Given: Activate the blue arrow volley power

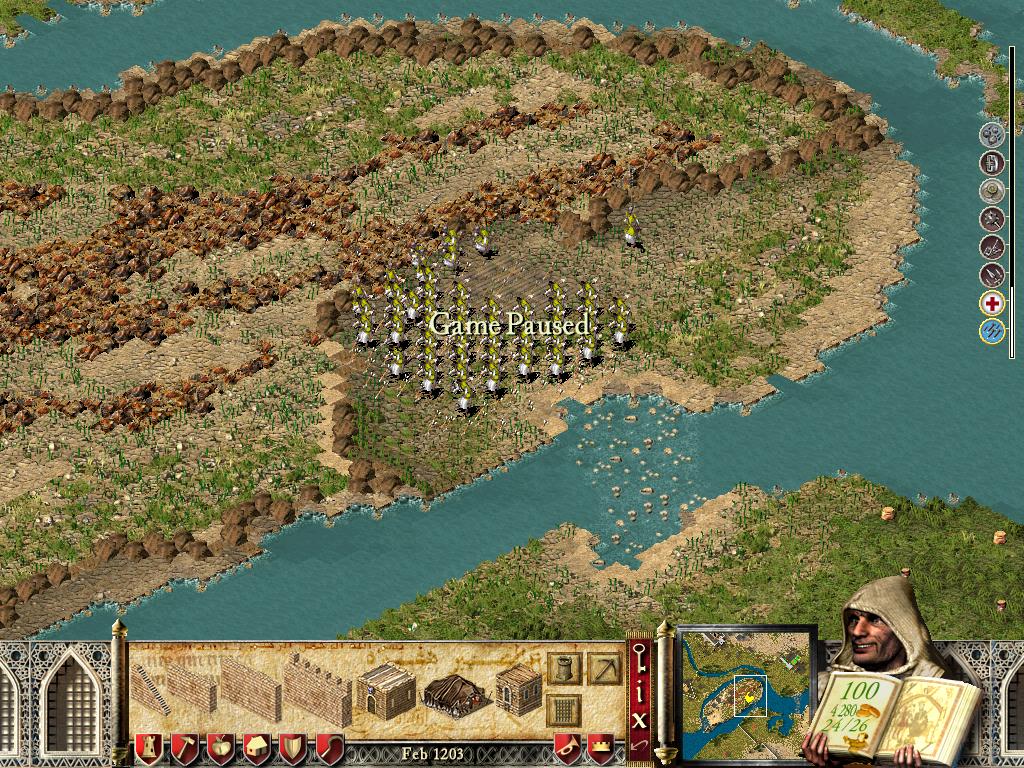Looking at the screenshot, I should pyautogui.click(x=992, y=332).
